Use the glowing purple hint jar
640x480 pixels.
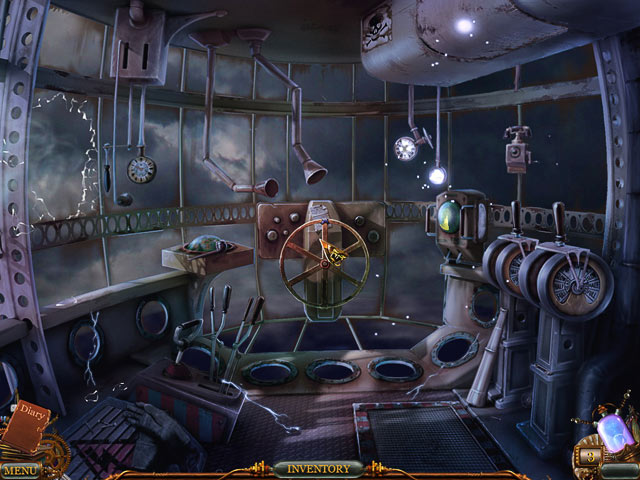[x=611, y=429]
